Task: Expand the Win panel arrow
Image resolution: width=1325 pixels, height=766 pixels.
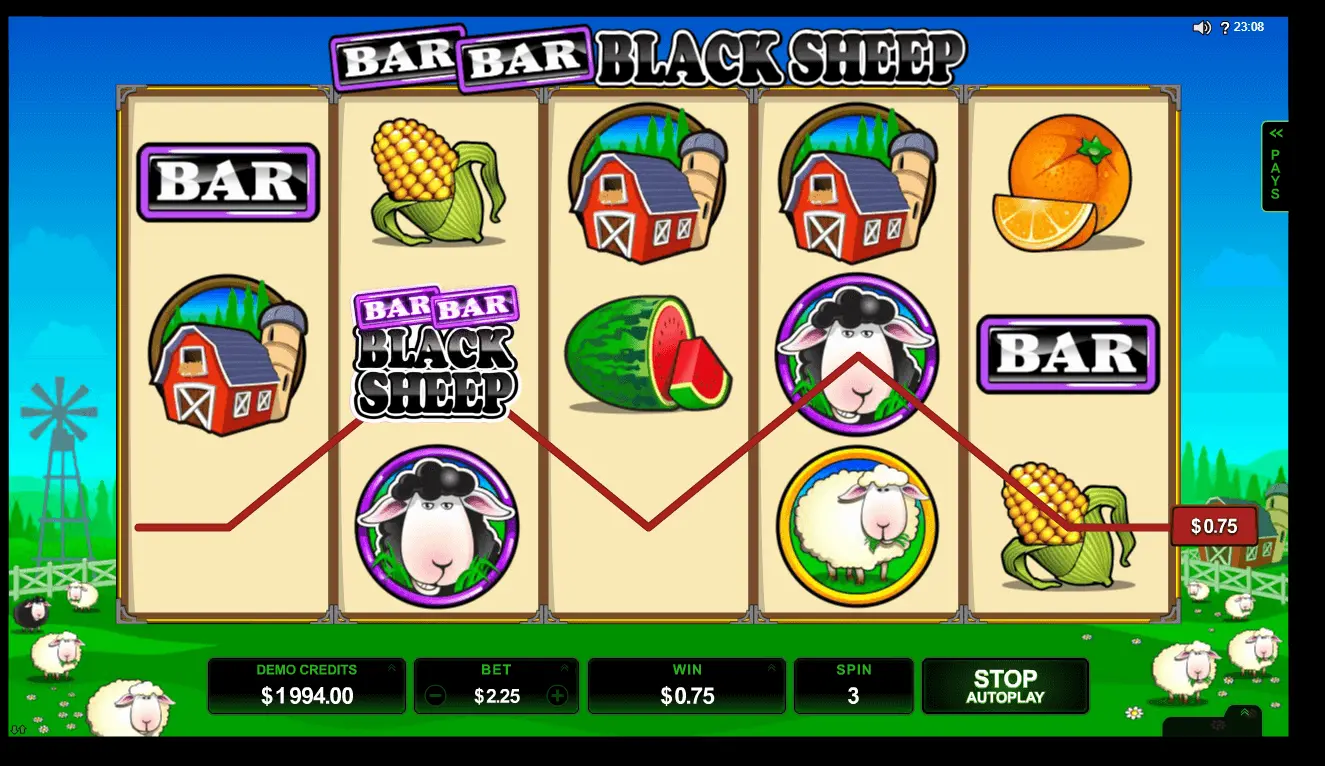Action: 772,668
